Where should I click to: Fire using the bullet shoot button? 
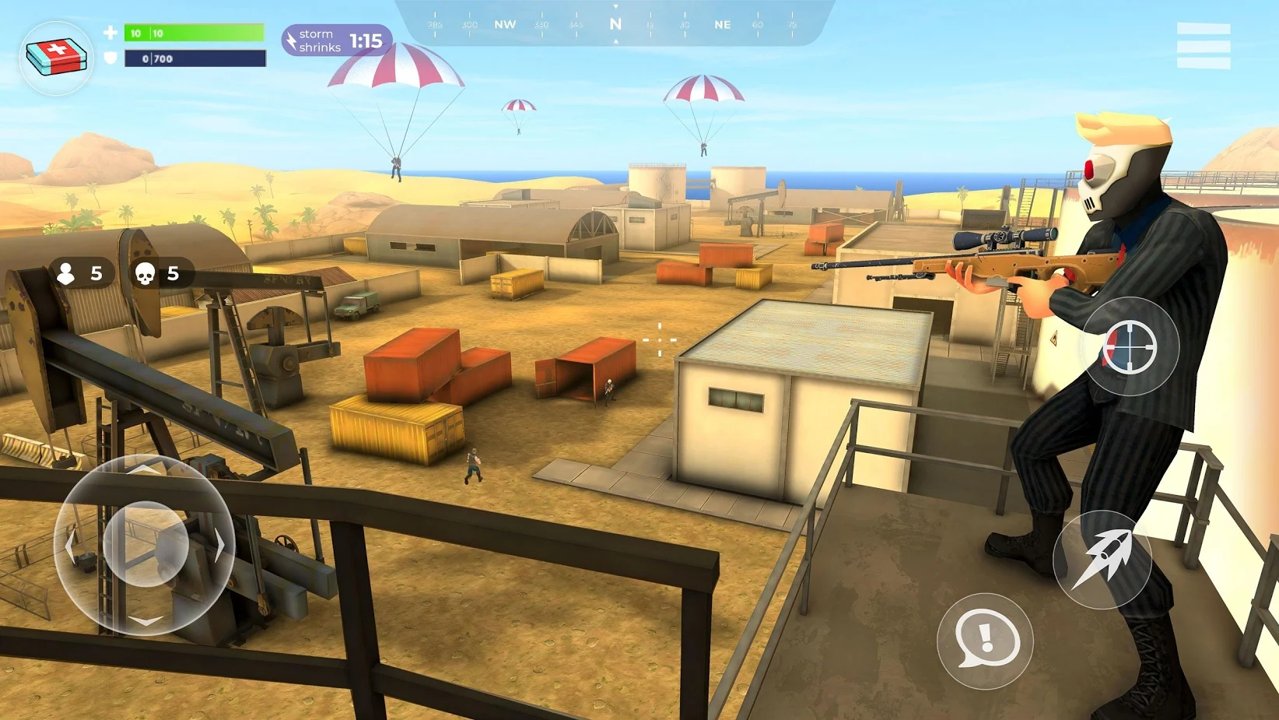(x=1102, y=560)
